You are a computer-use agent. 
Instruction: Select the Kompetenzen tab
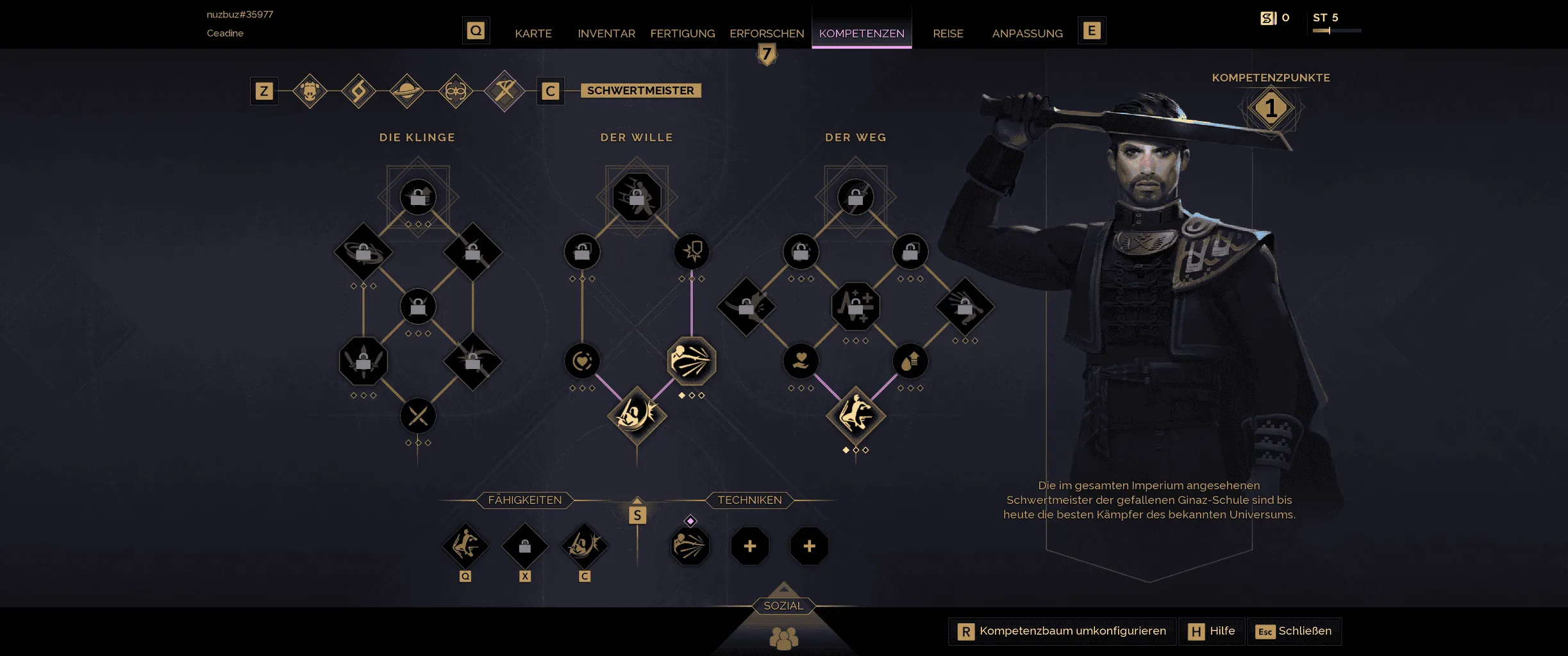(x=861, y=33)
